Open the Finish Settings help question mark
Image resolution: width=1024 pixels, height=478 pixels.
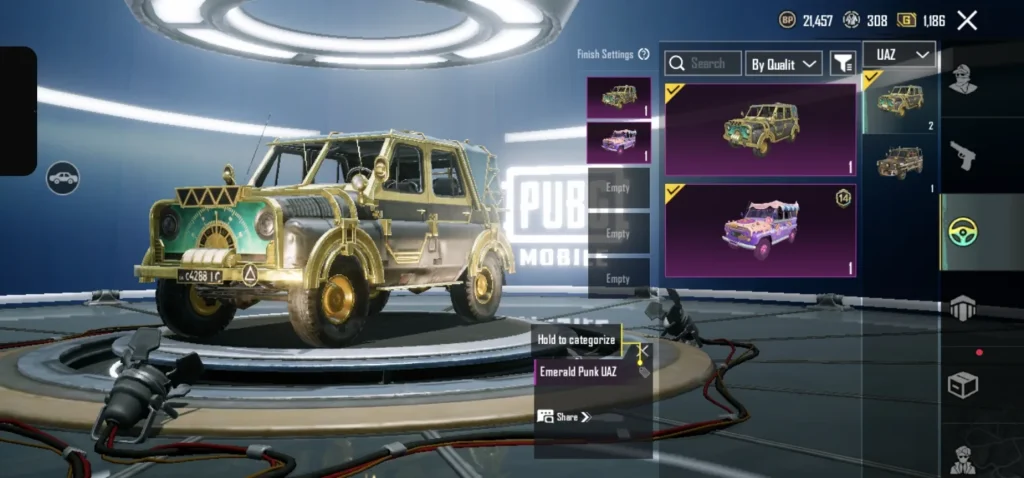click(x=644, y=54)
